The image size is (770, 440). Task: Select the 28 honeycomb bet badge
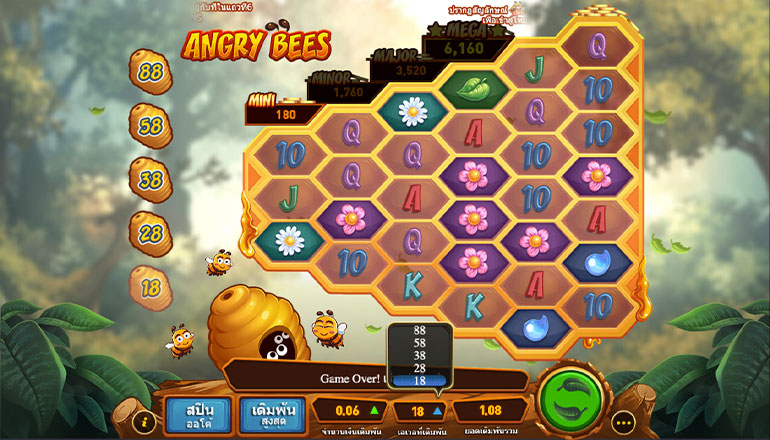[151, 233]
